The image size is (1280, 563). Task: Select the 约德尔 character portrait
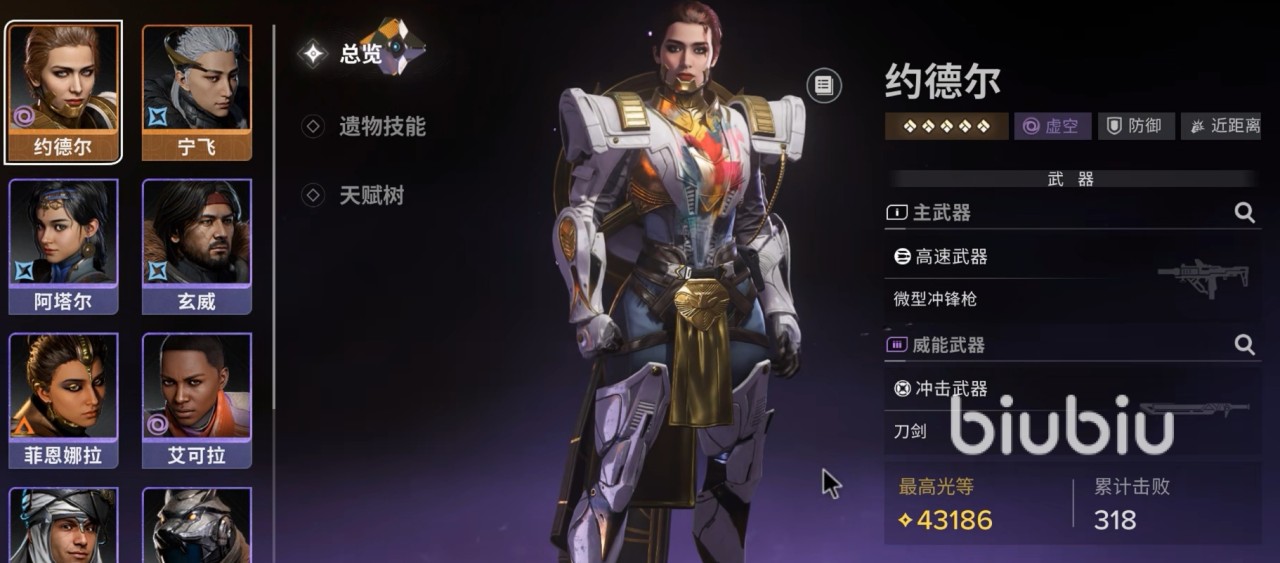coord(63,91)
